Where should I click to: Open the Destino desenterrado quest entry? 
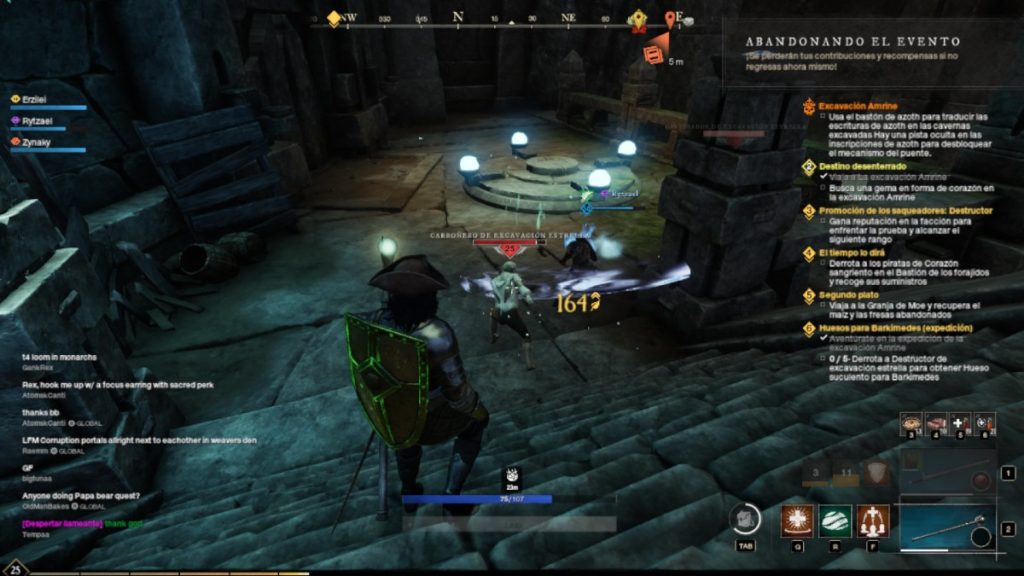[x=861, y=166]
